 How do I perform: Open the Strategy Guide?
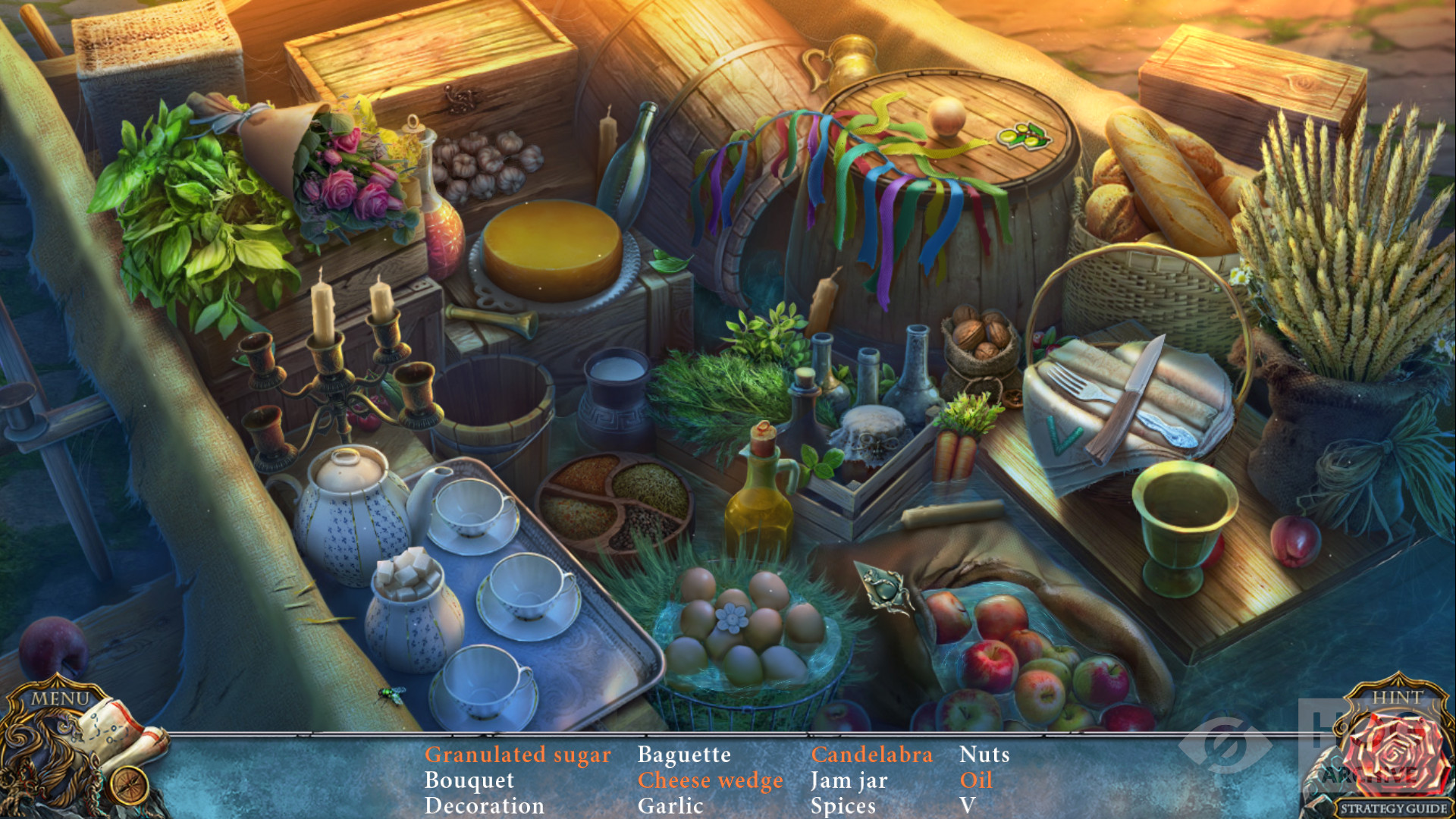pyautogui.click(x=1392, y=808)
